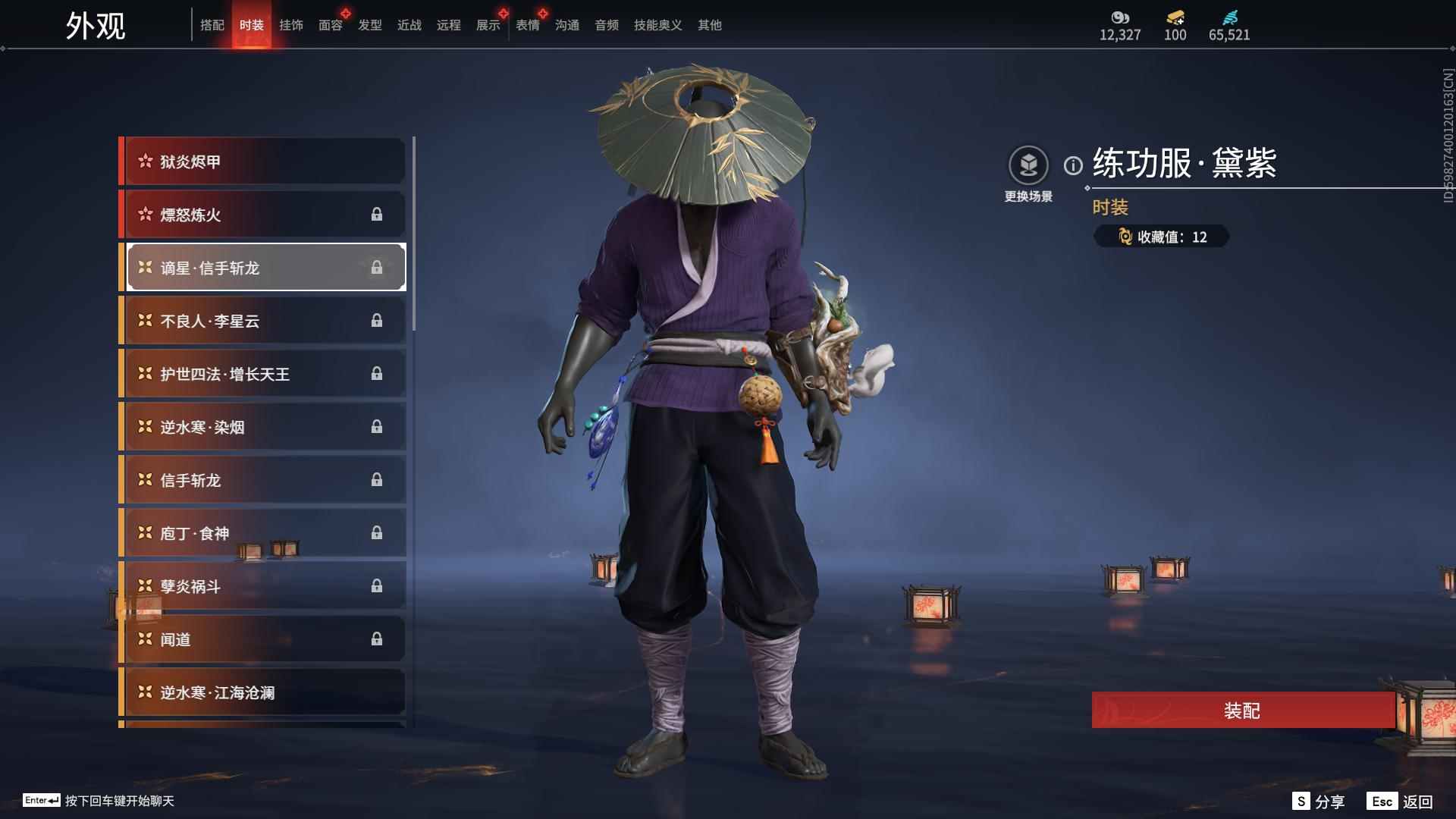
Task: Select the 面容 face tab
Action: [x=331, y=25]
